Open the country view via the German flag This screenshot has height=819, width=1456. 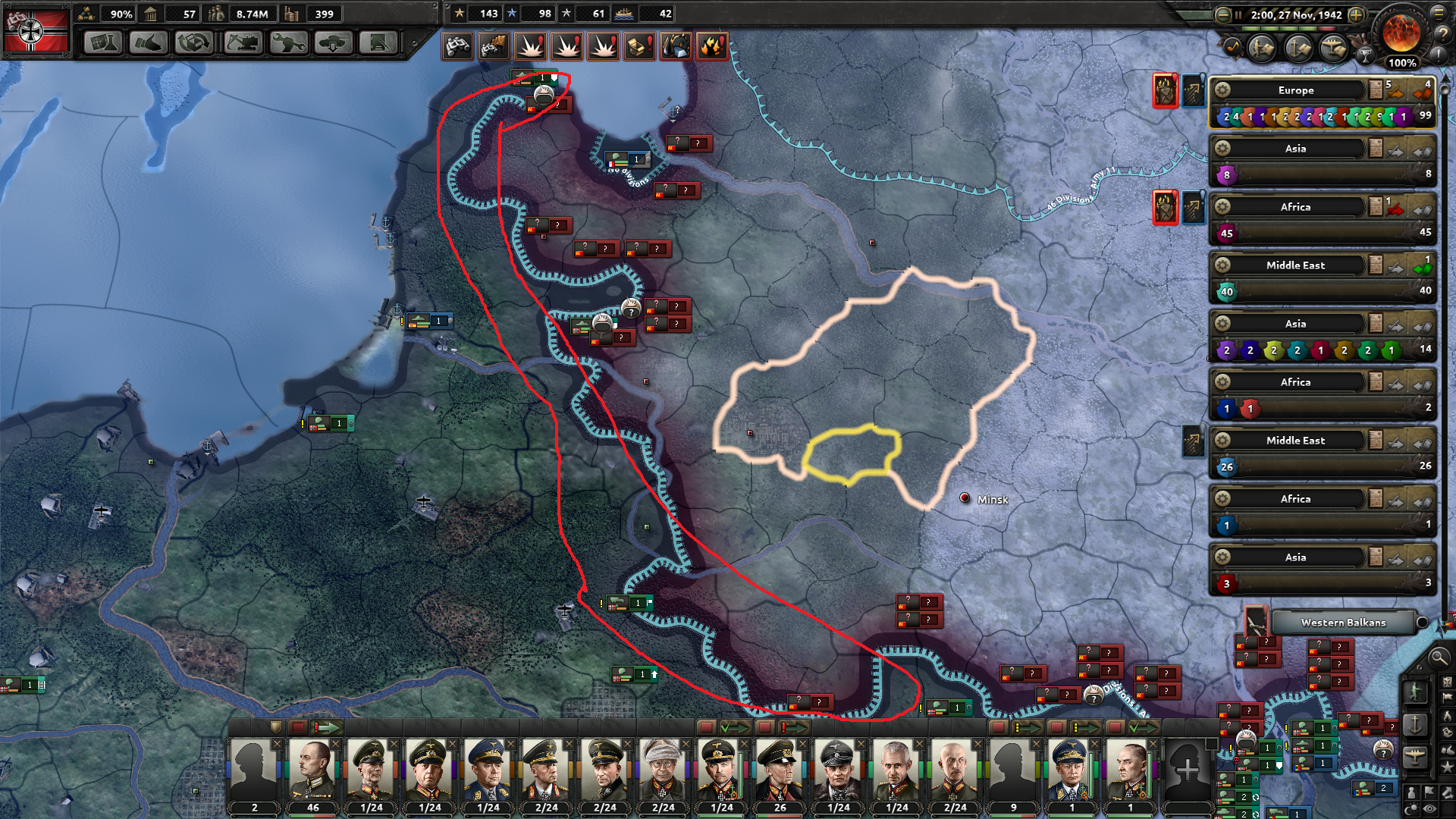[x=36, y=30]
